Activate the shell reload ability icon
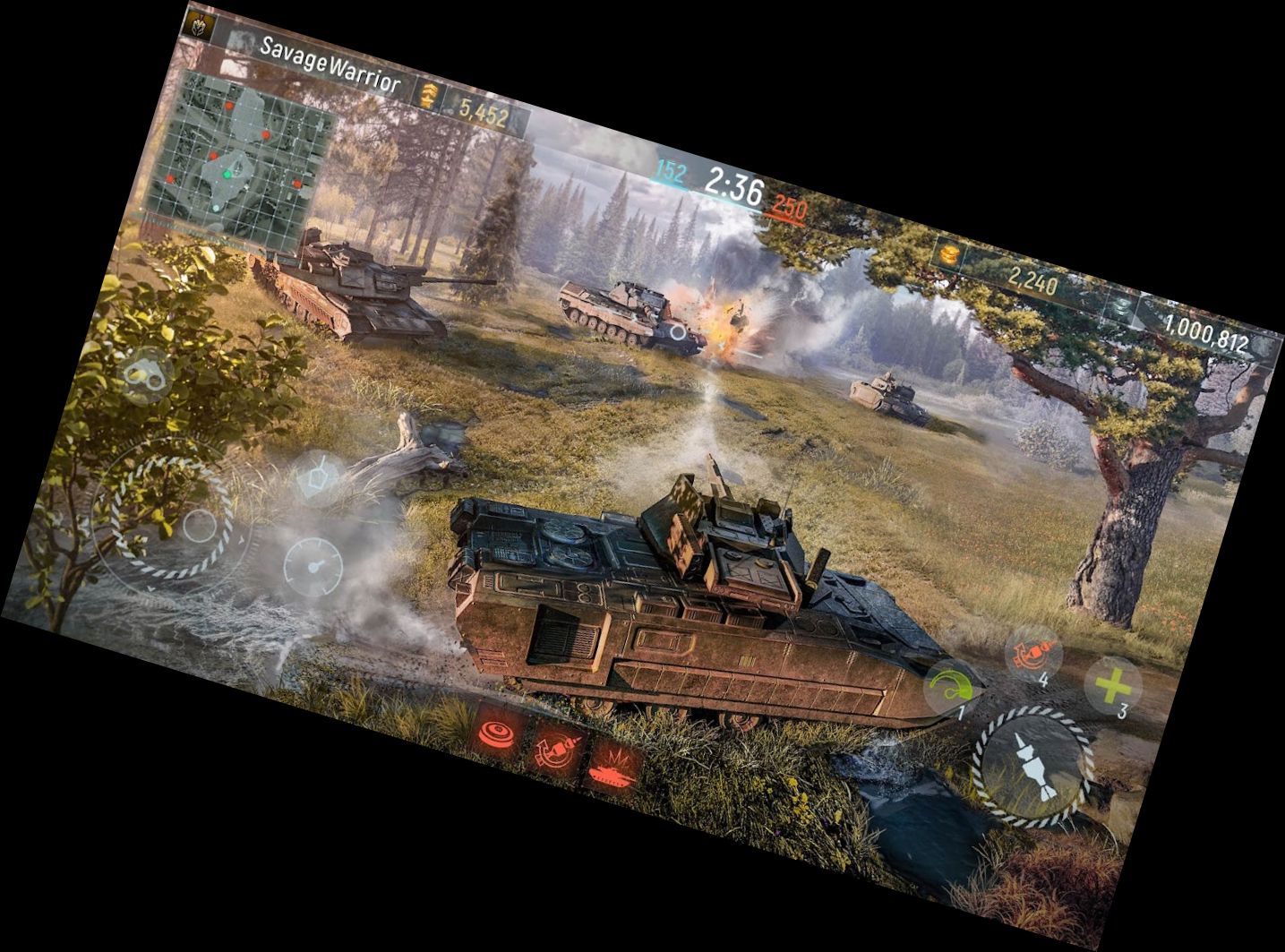 554,753
